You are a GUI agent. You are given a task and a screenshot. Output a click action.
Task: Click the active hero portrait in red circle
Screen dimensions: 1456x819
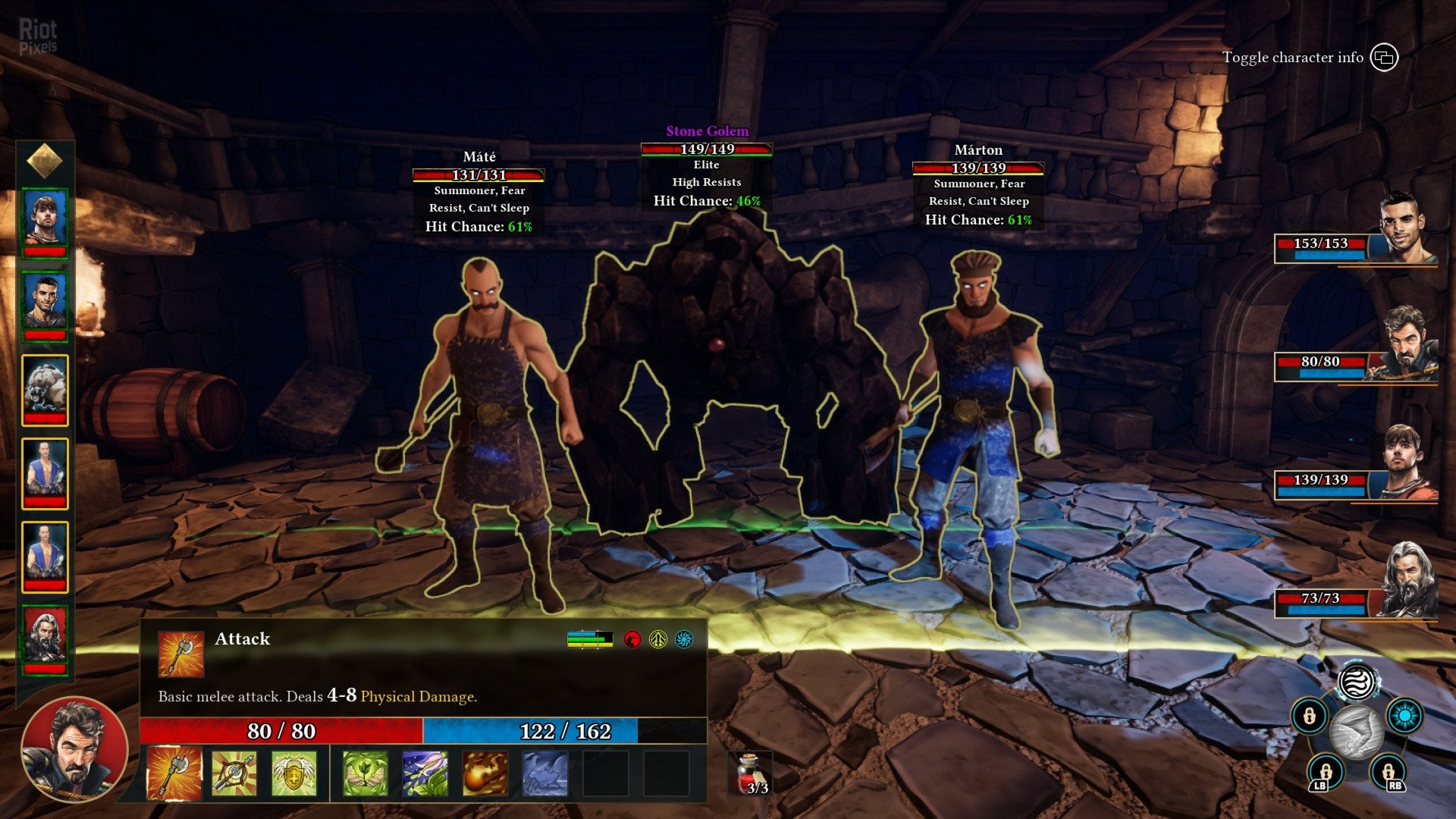click(x=74, y=749)
